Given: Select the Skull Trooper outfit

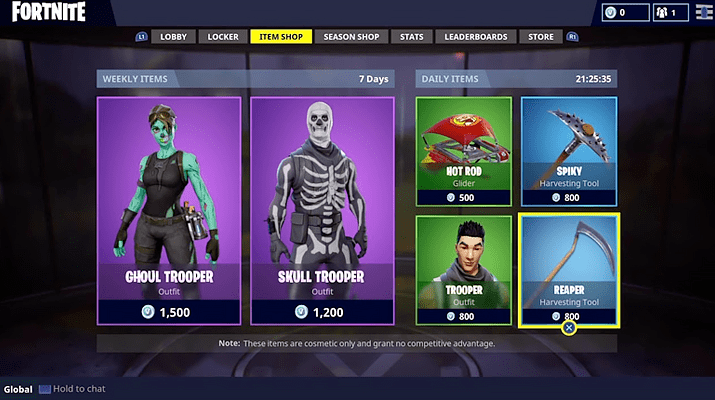Looking at the screenshot, I should click(321, 210).
